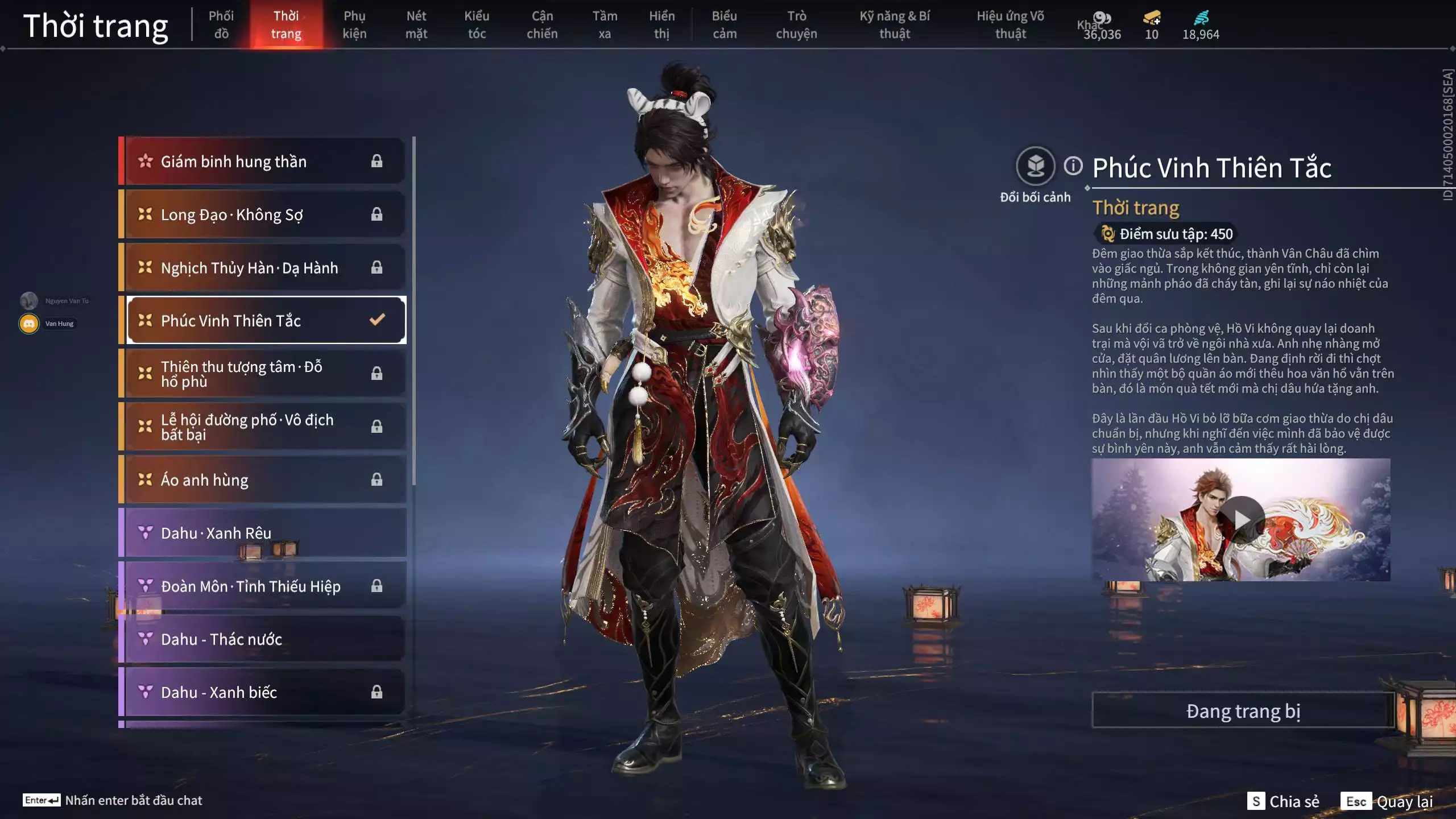Return with the Quay lại button
This screenshot has width=1456, height=819.
pyautogui.click(x=1388, y=801)
